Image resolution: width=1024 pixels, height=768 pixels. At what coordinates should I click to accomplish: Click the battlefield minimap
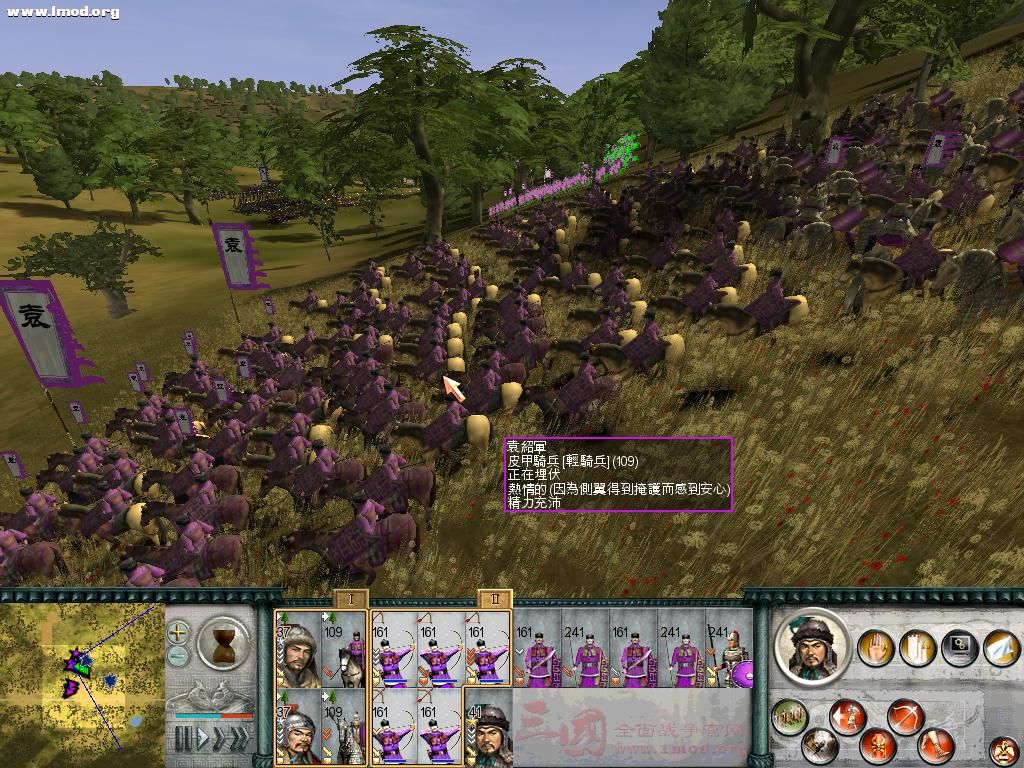(80, 678)
